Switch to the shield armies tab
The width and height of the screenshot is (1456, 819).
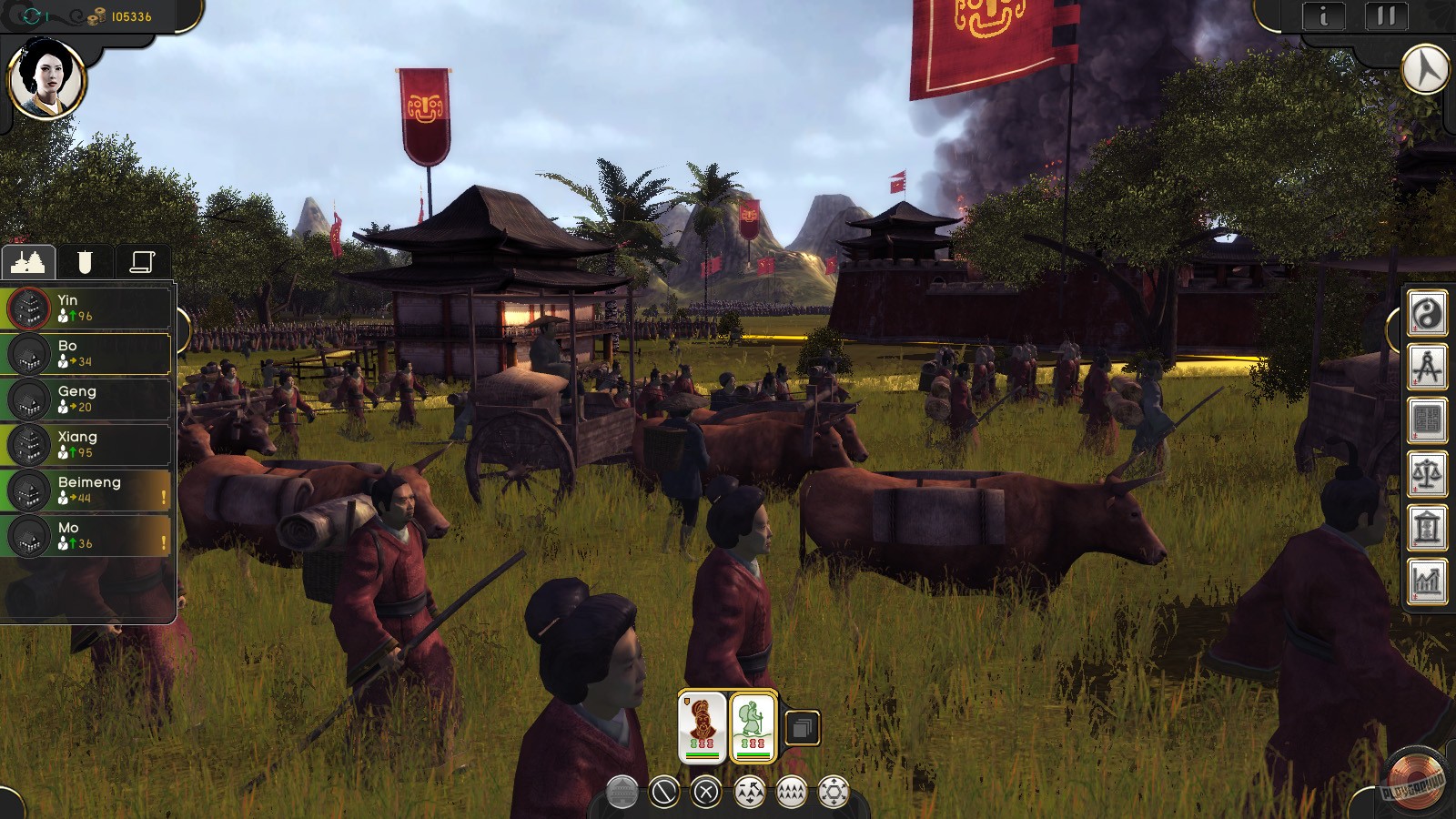coord(85,262)
